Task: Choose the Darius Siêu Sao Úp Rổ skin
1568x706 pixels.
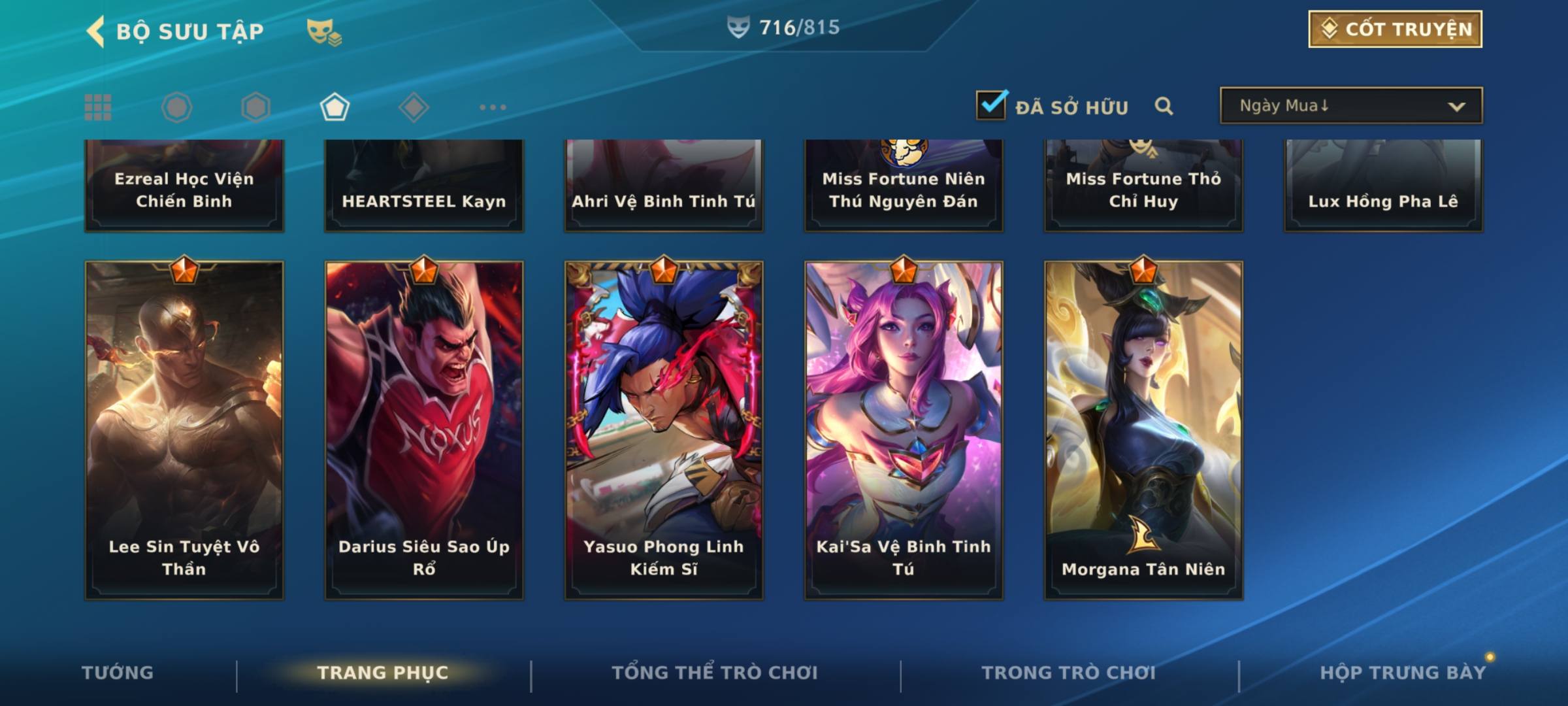Action: [424, 430]
